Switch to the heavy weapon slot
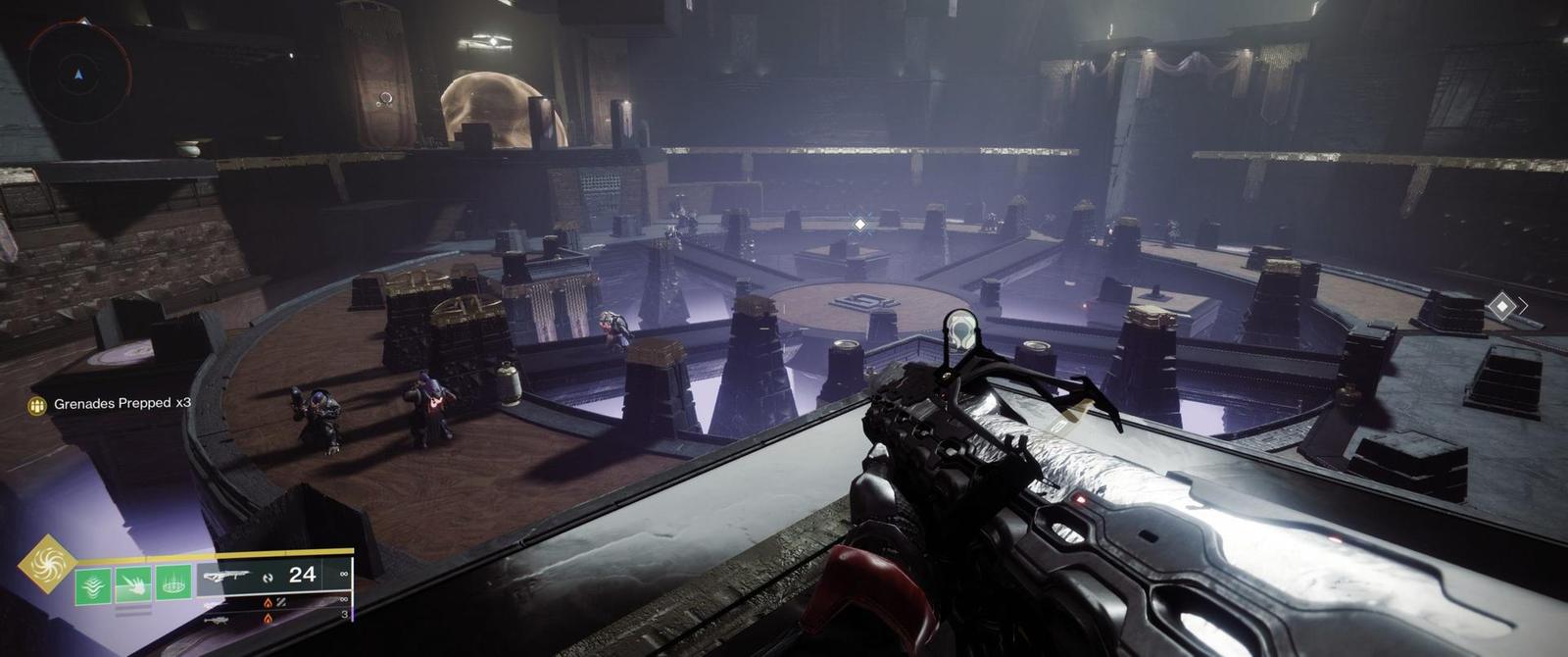Viewport: 1568px width, 657px height. [218, 621]
